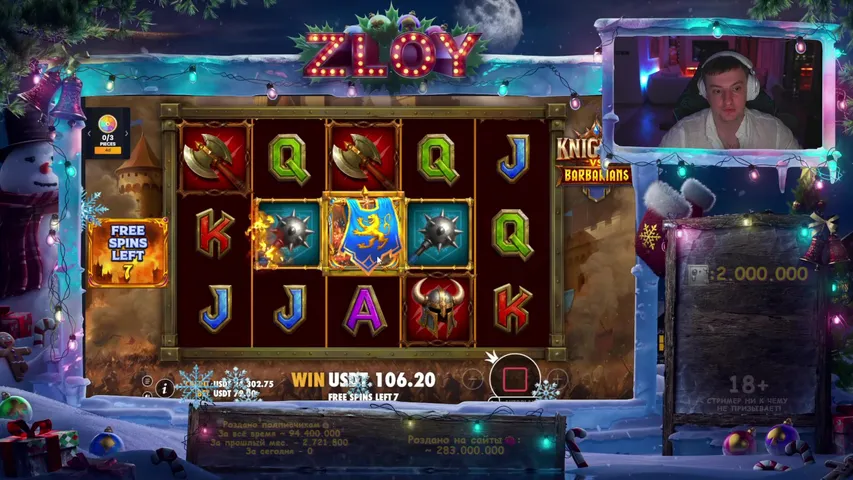
Task: Open the game info button
Action: coord(165,389)
